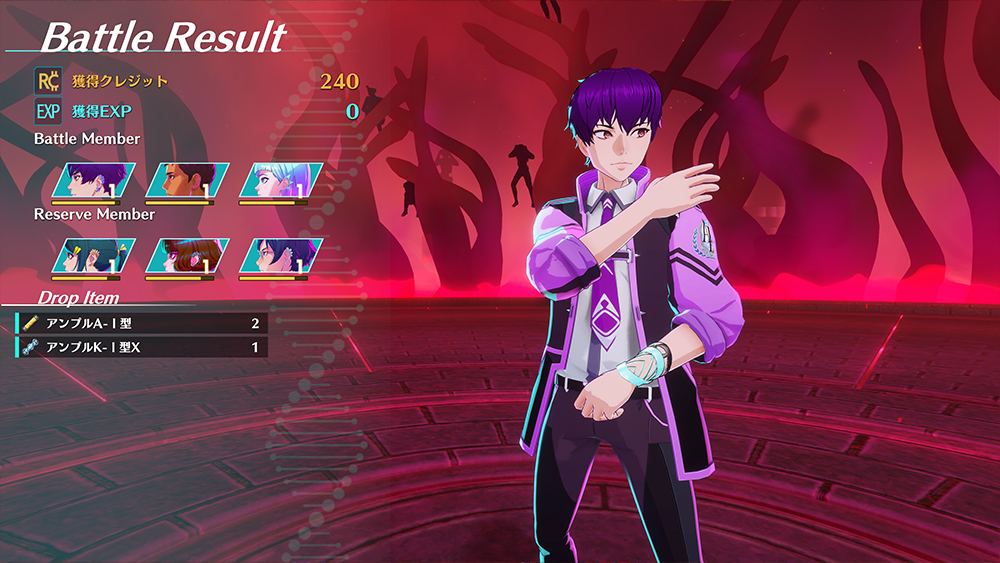
Task: Select the アンプルK-Ⅰ型X drop item row
Action: tap(142, 347)
